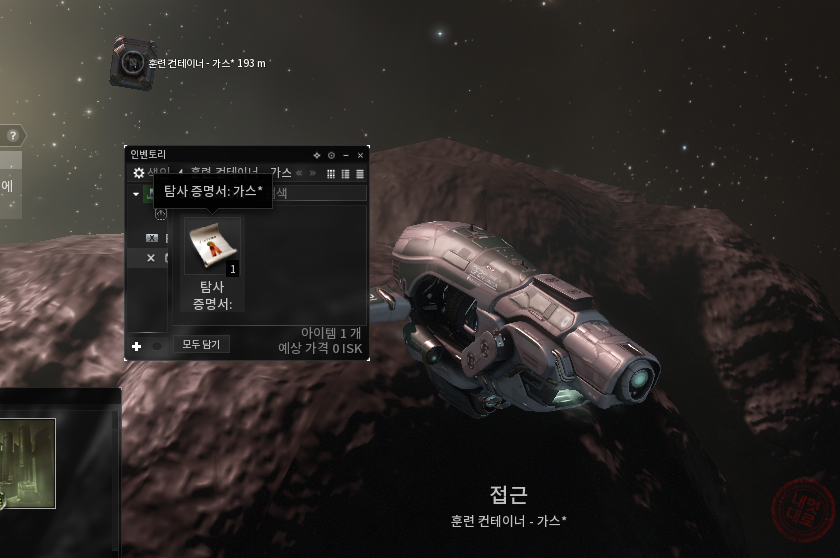Go to next inventory location arrow
The height and width of the screenshot is (558, 840).
tap(312, 173)
